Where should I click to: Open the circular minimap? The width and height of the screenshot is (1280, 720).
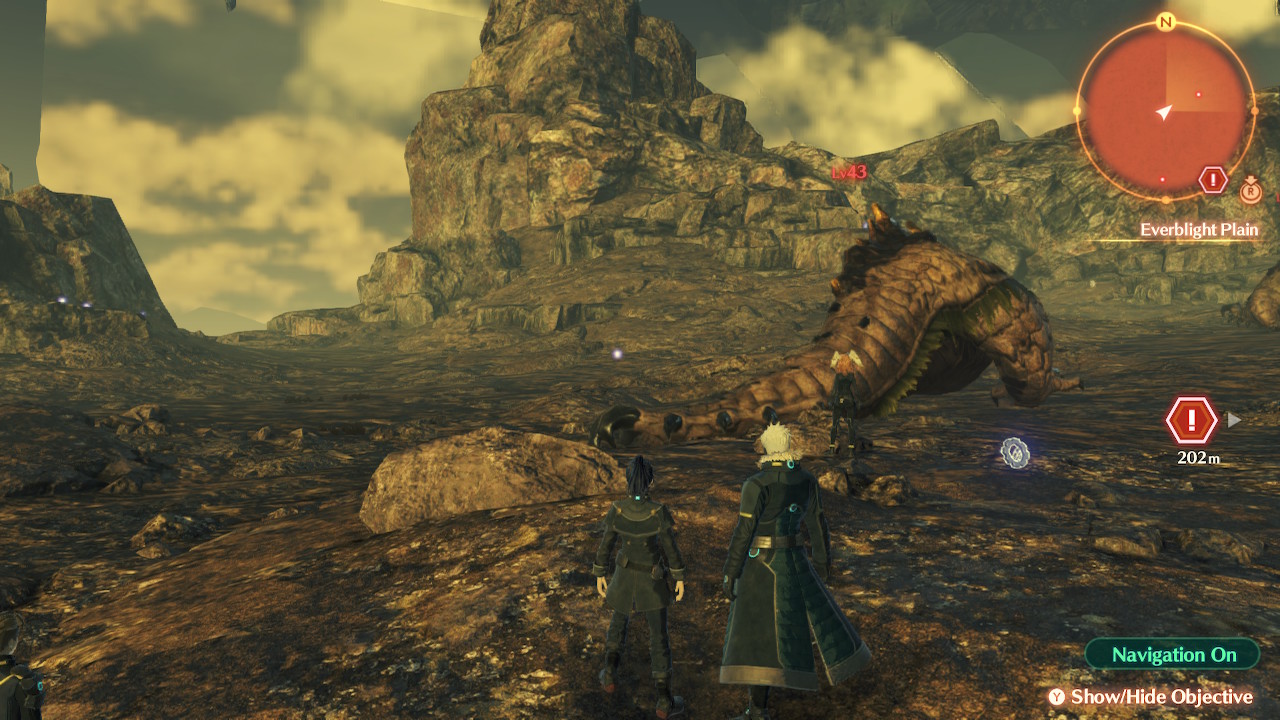[x=1165, y=112]
